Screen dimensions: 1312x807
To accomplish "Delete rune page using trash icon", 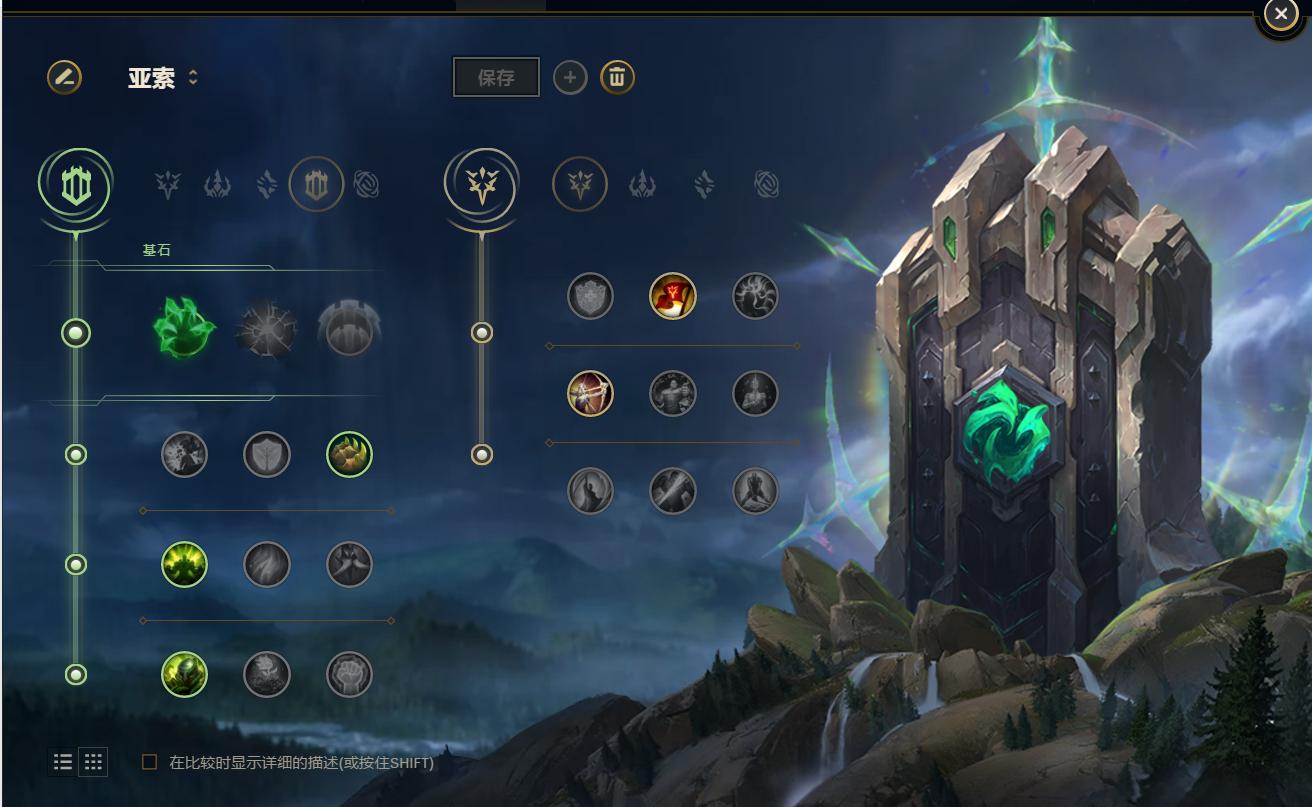I will click(617, 77).
